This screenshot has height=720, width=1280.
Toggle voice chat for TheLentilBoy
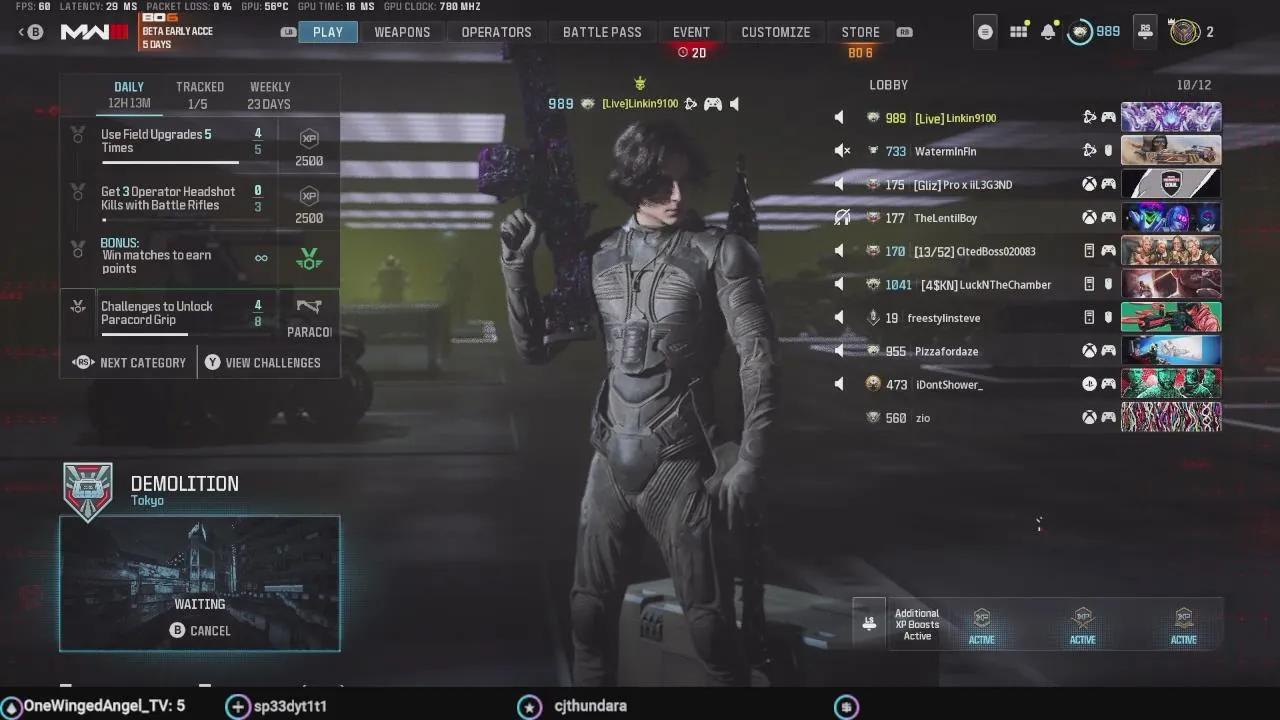point(841,217)
